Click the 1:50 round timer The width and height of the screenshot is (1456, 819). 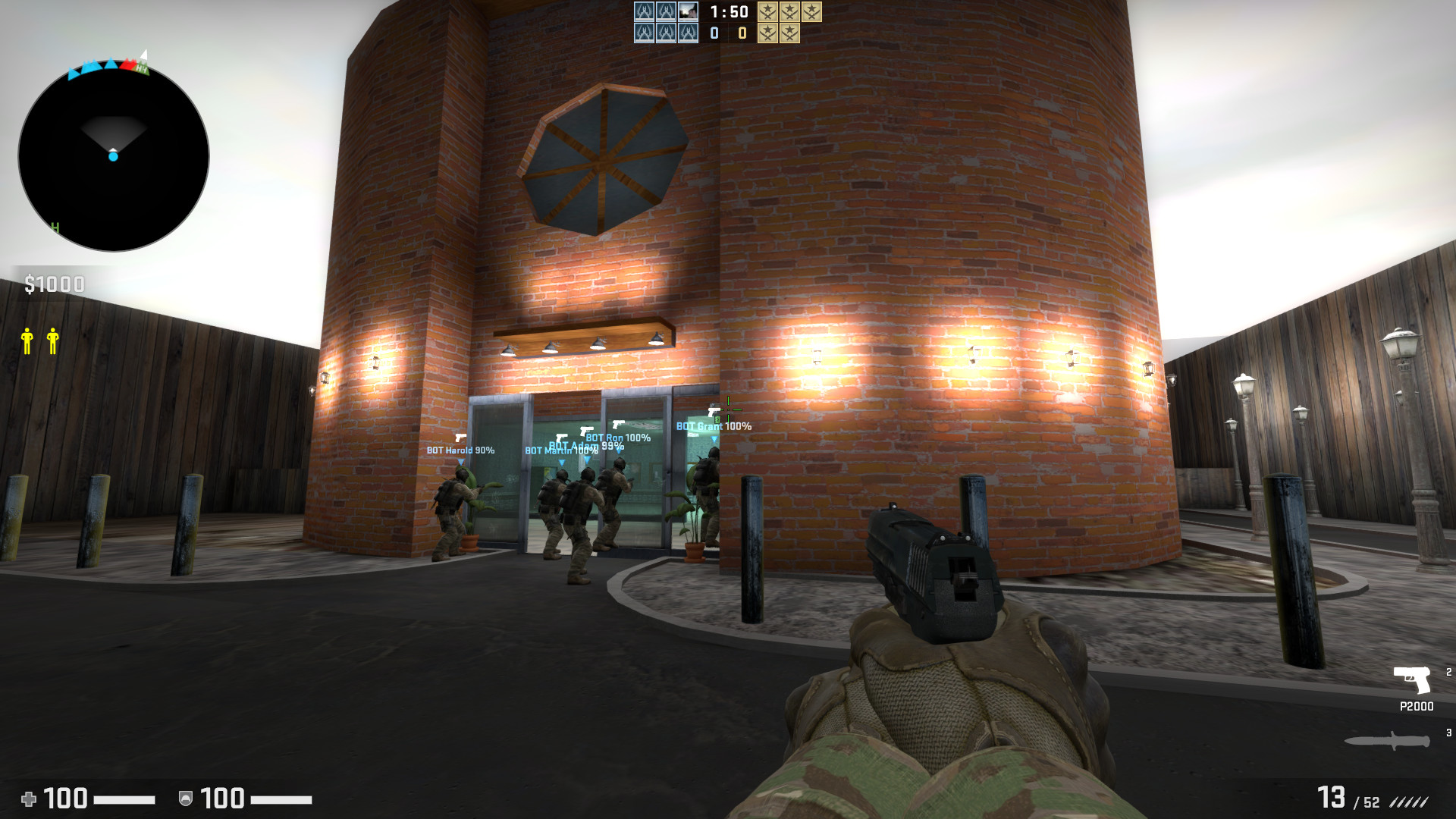728,12
